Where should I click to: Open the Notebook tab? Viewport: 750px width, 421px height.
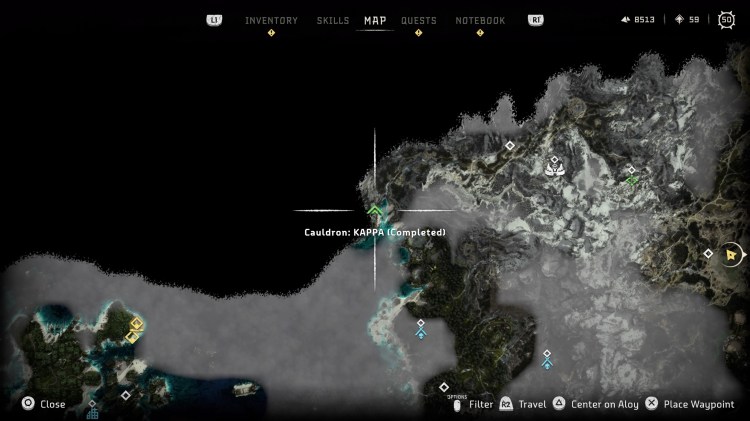480,20
